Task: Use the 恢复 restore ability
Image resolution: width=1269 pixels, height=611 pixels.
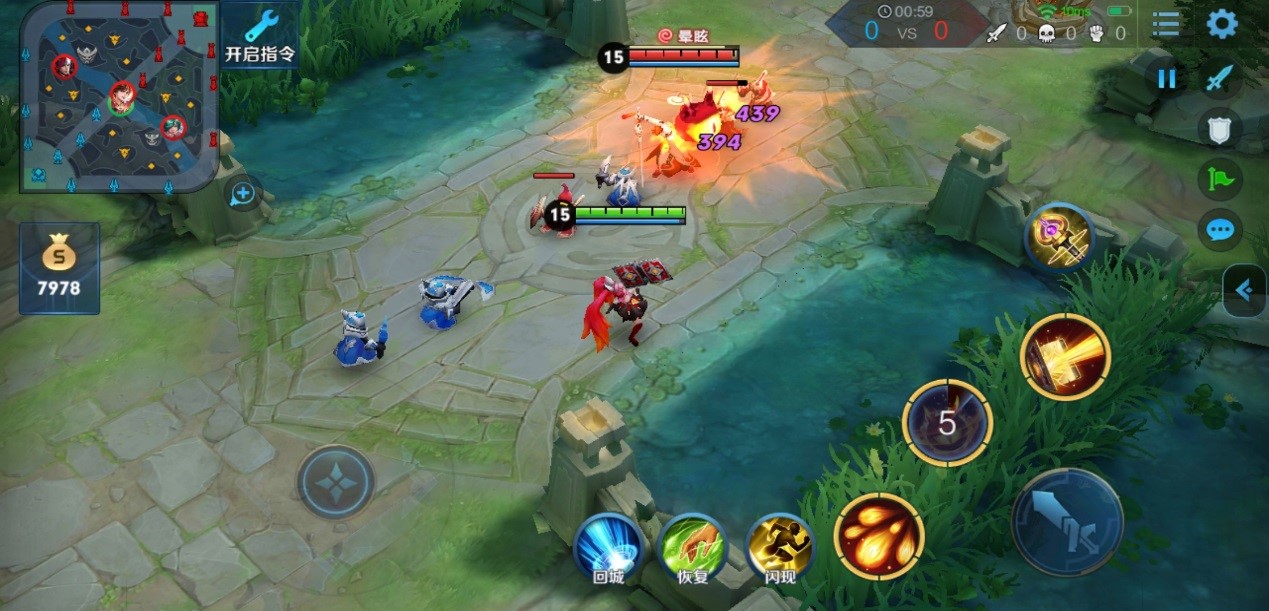Action: point(693,548)
